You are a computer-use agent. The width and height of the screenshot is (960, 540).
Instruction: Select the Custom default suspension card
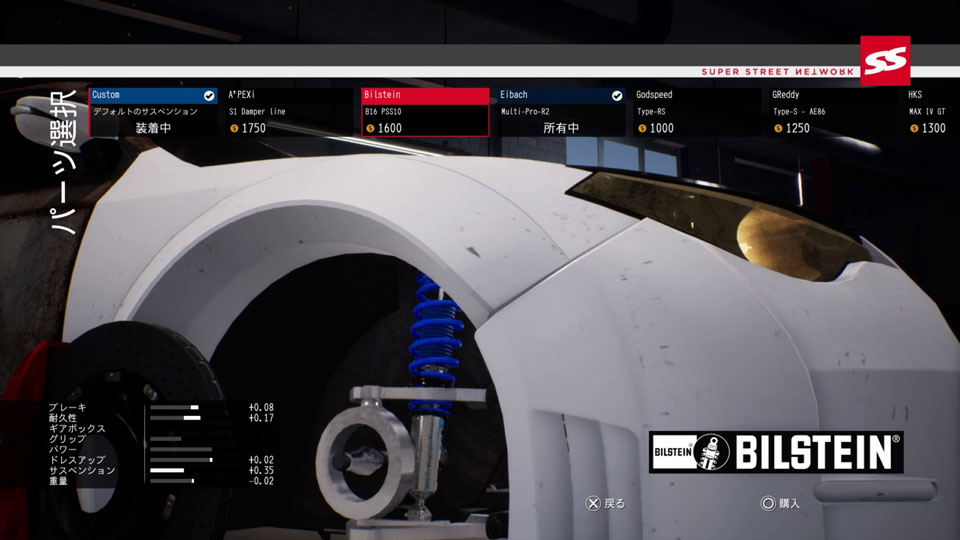[x=153, y=112]
